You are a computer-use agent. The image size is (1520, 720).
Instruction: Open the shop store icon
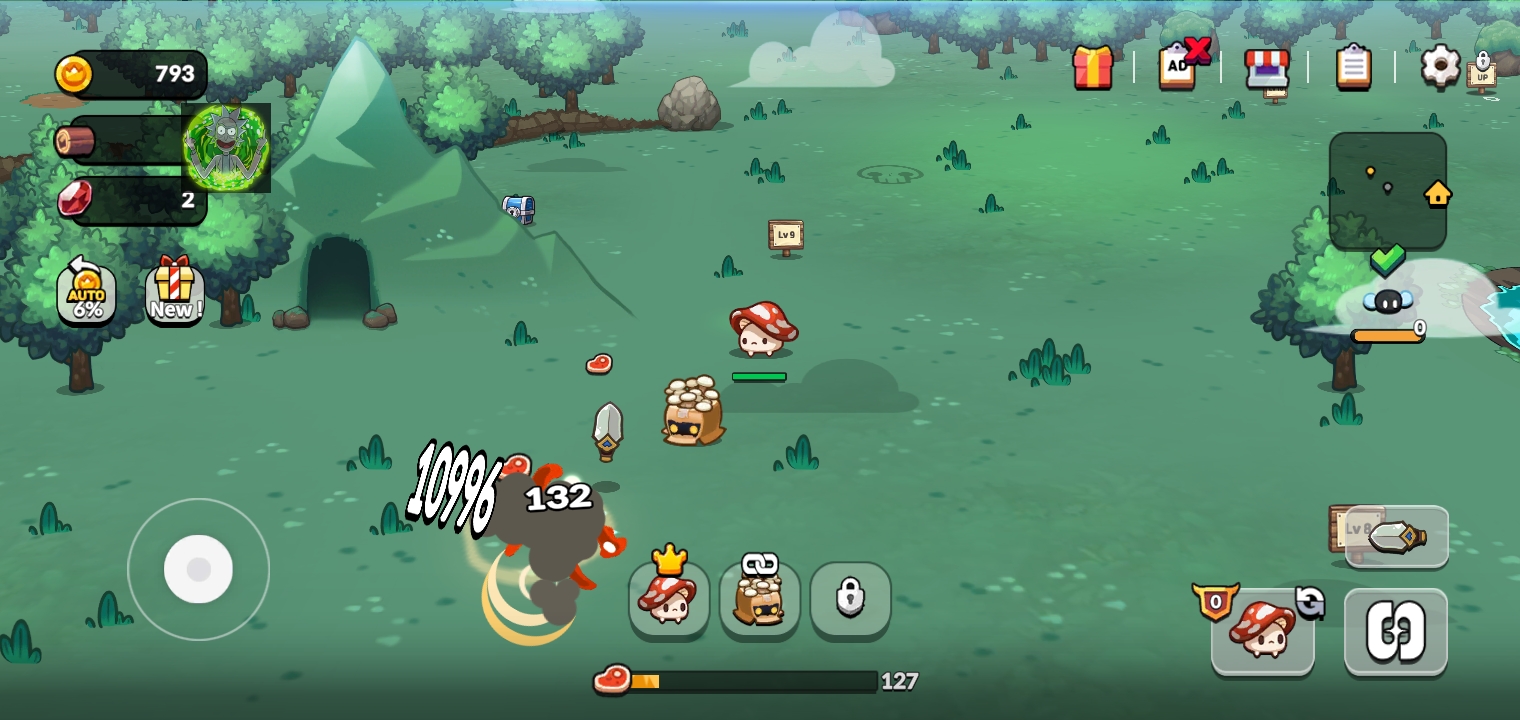[x=1266, y=68]
